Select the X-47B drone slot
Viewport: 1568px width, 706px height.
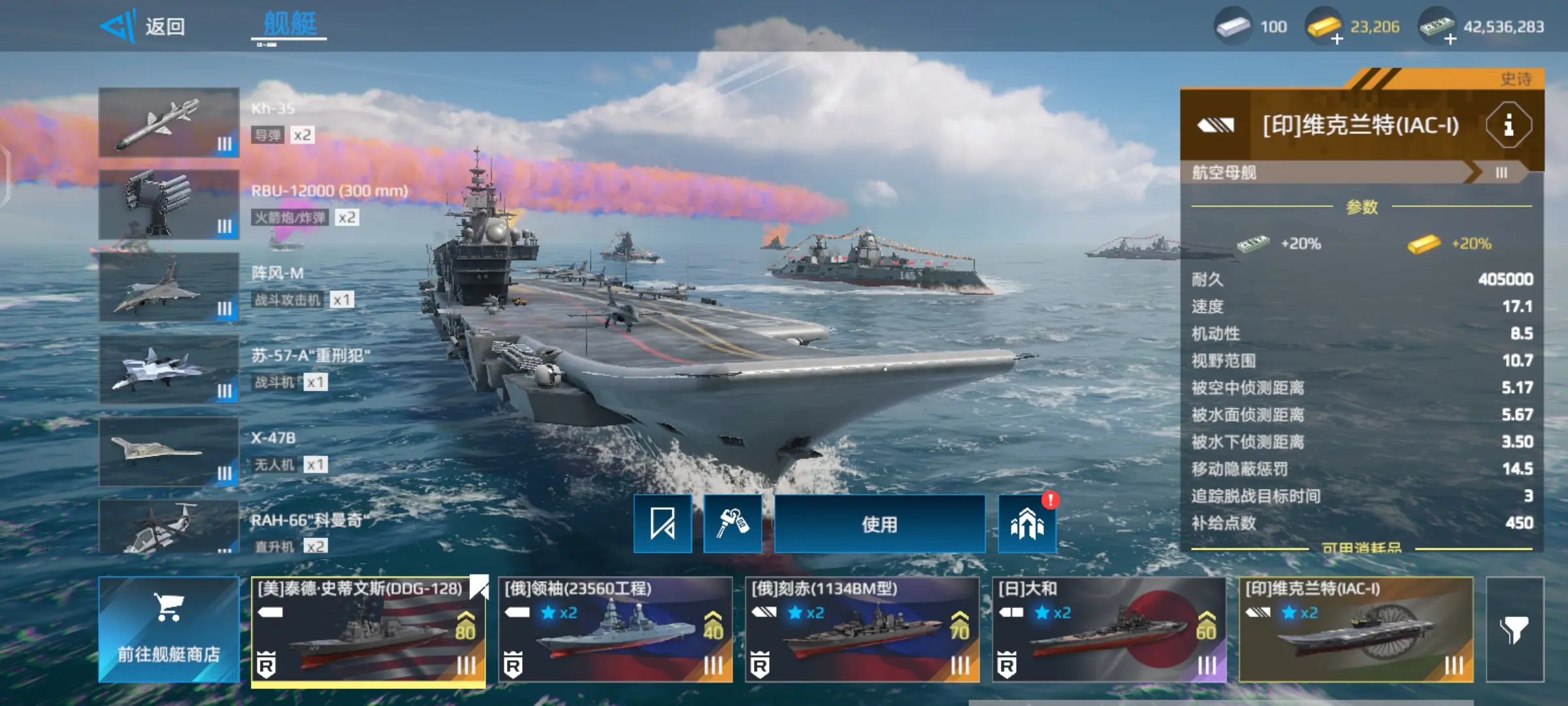click(169, 452)
